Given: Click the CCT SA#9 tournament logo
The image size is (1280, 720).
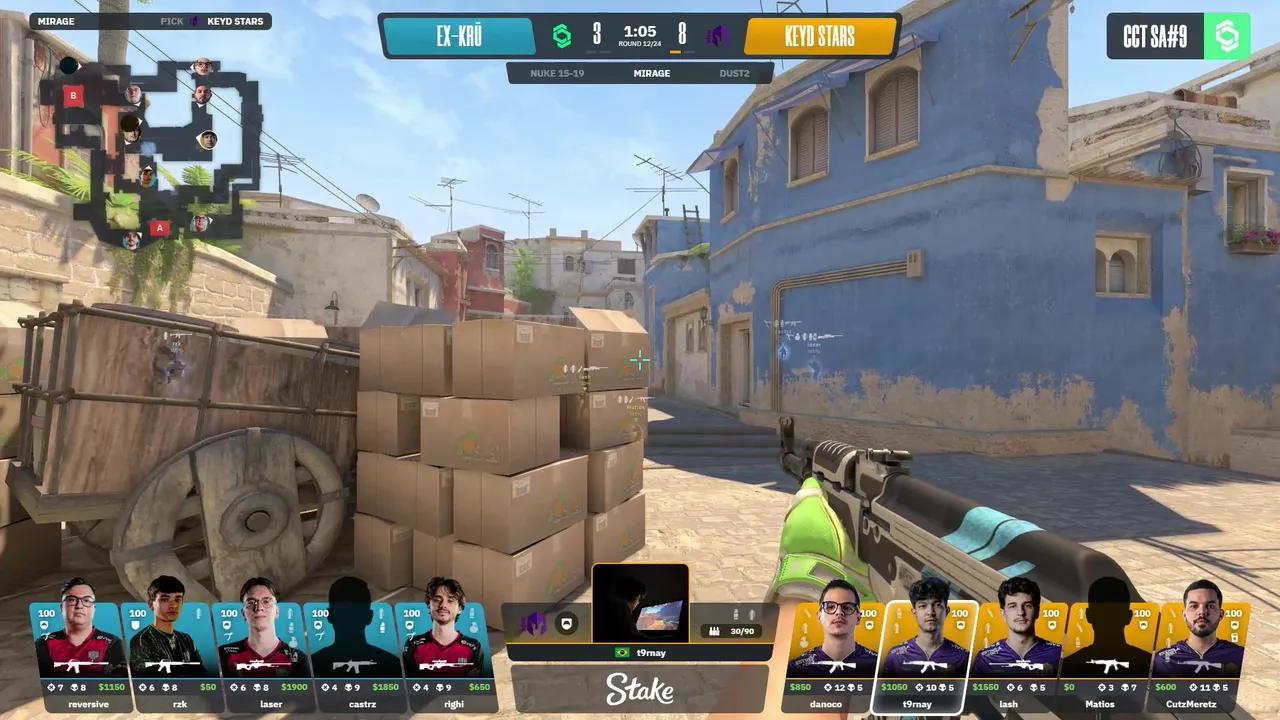Looking at the screenshot, I should coord(1178,37).
